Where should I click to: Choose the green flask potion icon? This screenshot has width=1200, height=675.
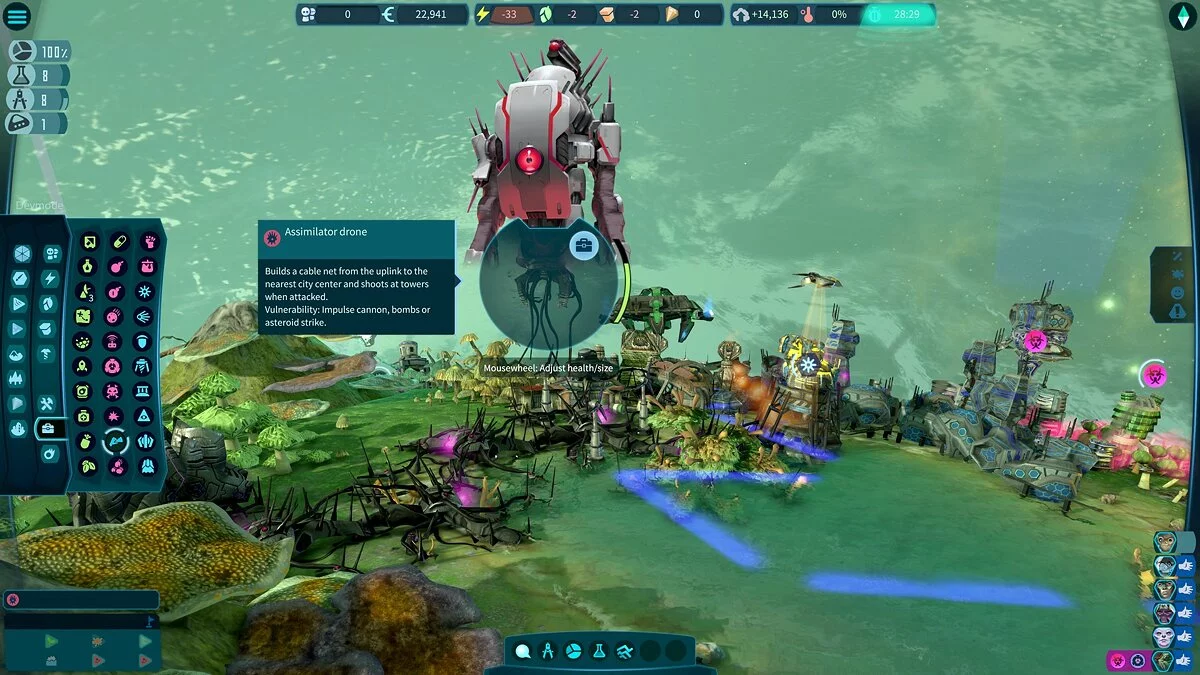click(87, 267)
